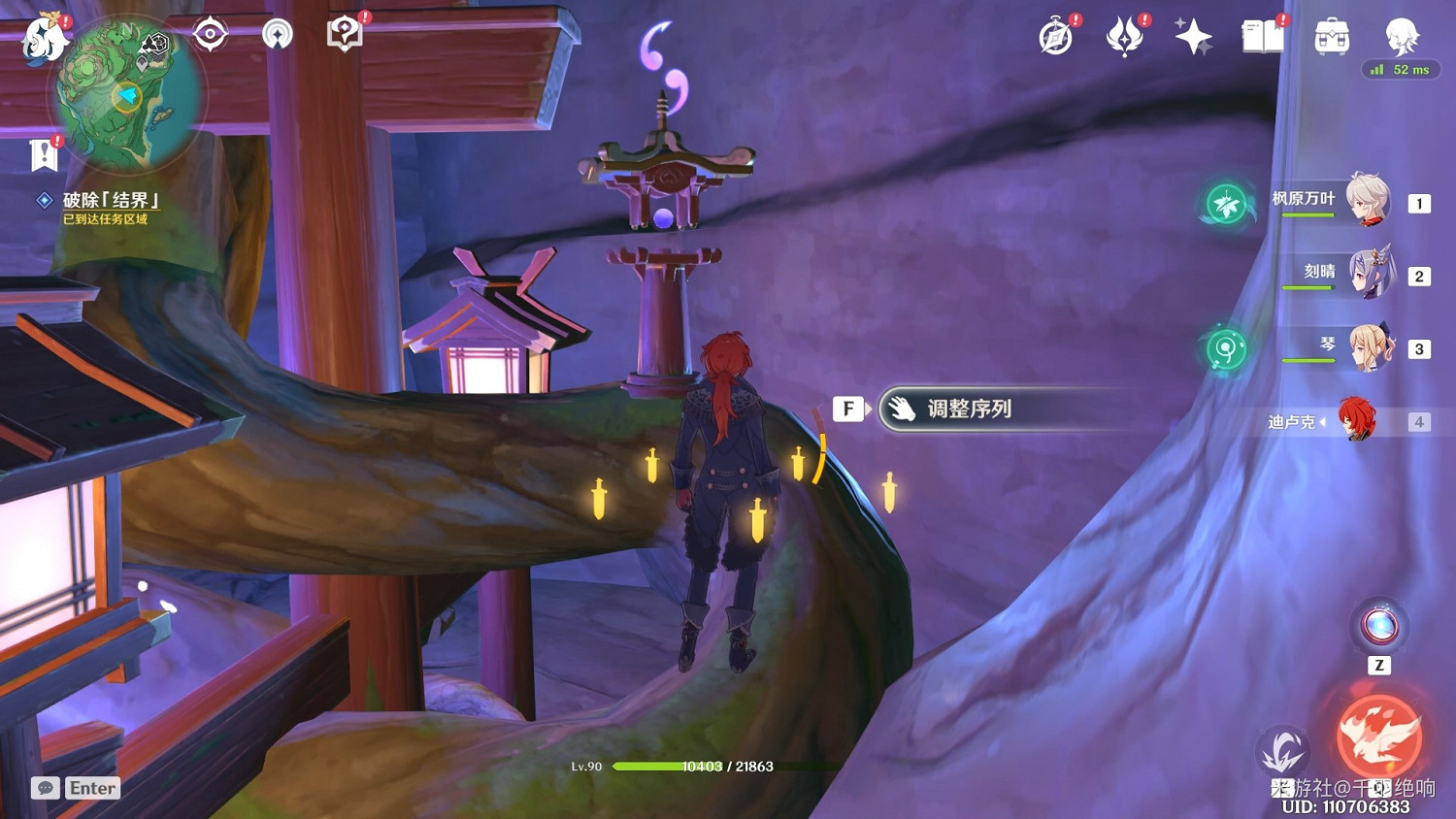The height and width of the screenshot is (819, 1456).
Task: Cast the elemental skill orb marked Z
Action: 1378,627
